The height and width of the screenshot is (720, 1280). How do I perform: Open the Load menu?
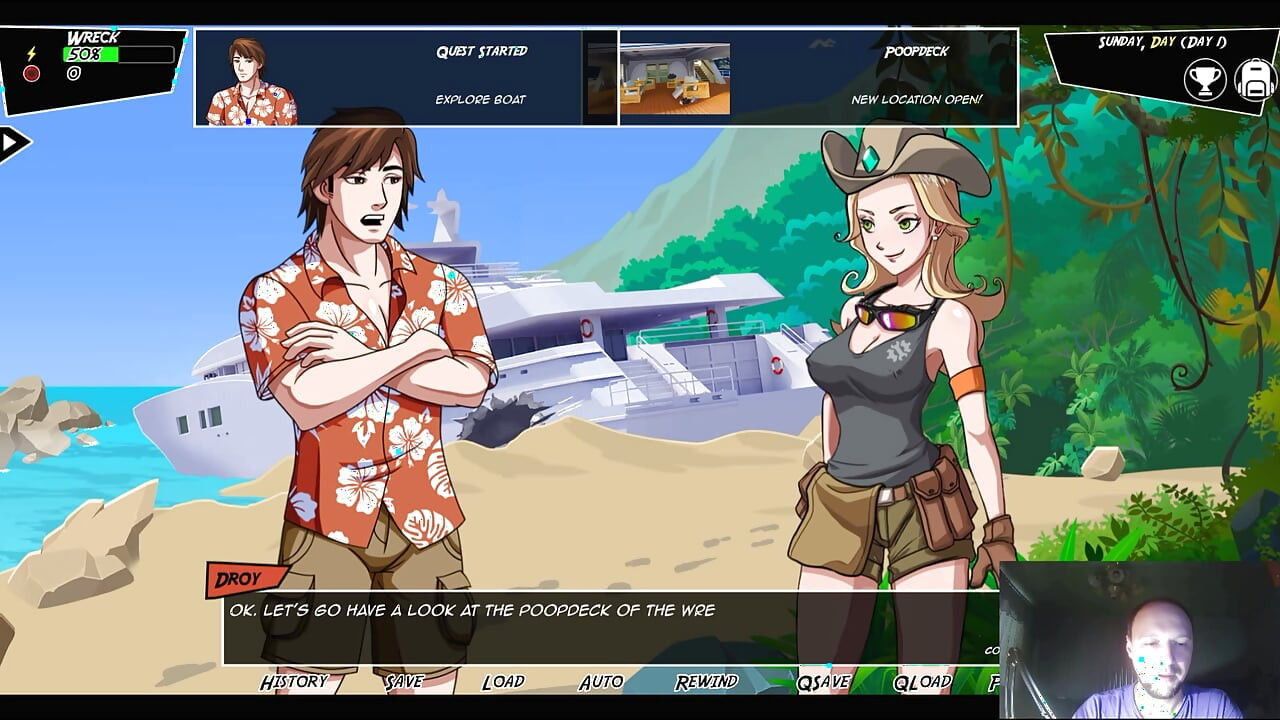click(503, 682)
